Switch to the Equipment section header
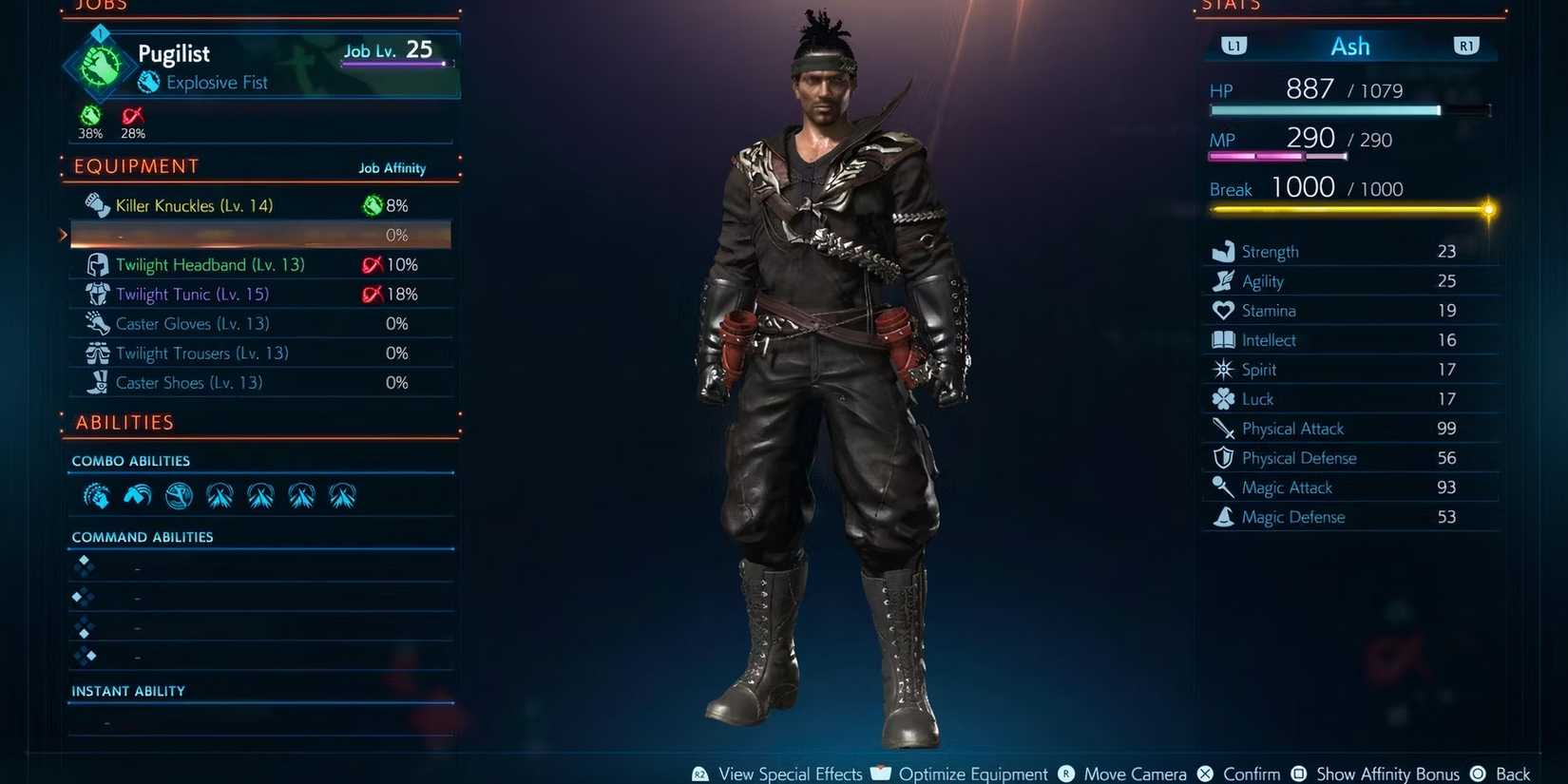This screenshot has width=1568, height=784. (x=135, y=166)
